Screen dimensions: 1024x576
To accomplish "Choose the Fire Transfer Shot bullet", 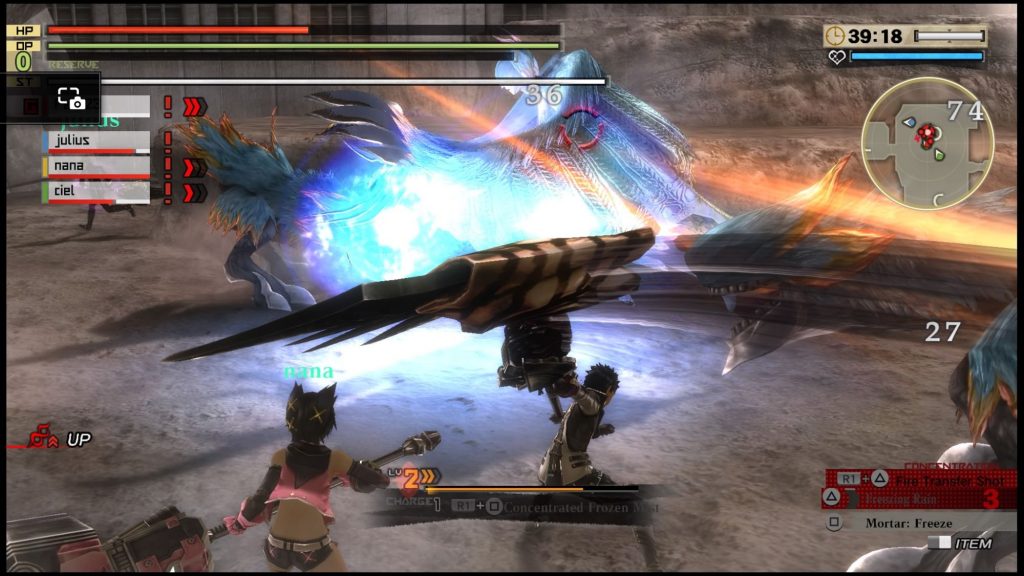I will (934, 481).
